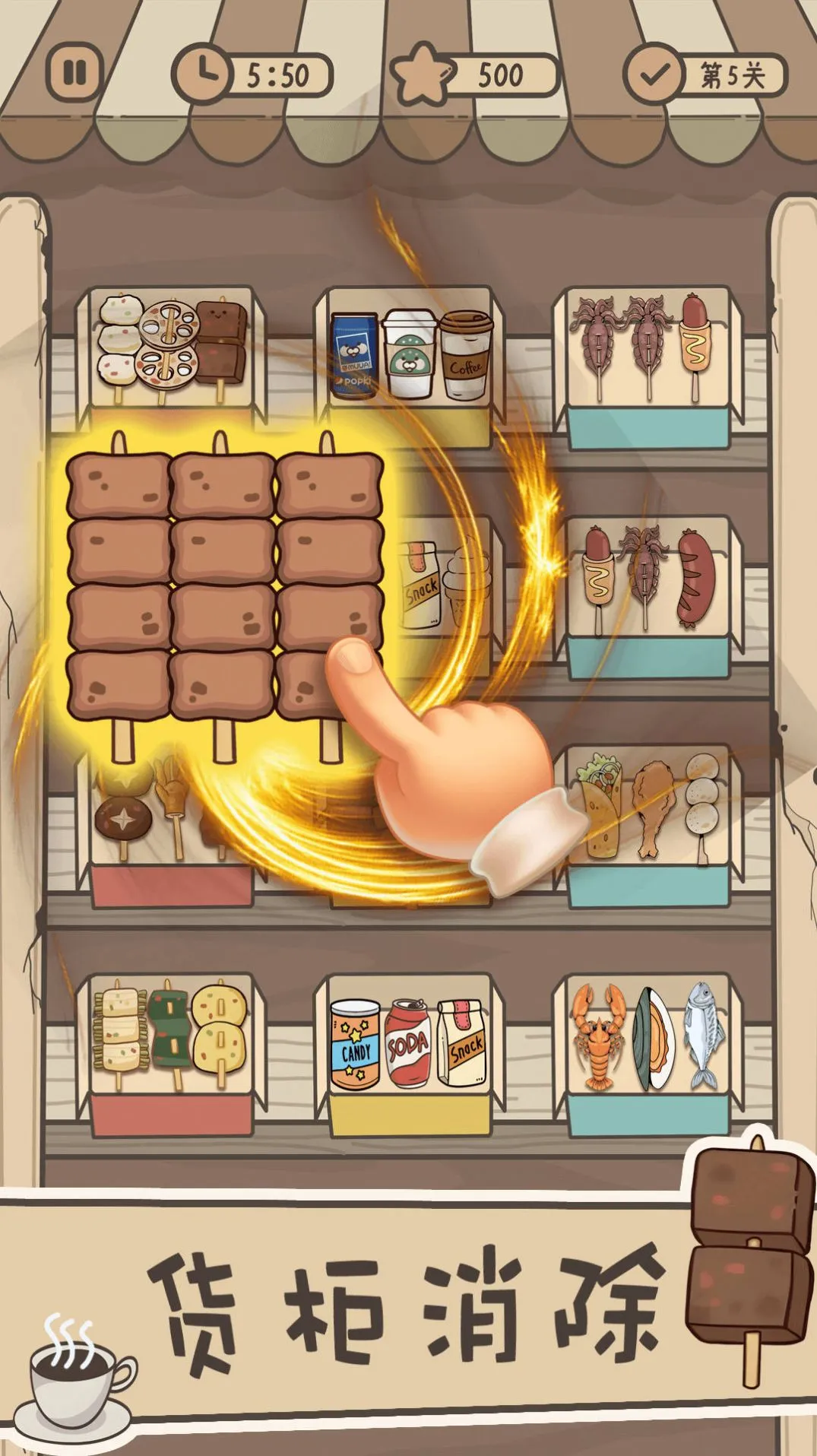Pick the blue soda can
The image size is (817, 1456).
pos(353,356)
